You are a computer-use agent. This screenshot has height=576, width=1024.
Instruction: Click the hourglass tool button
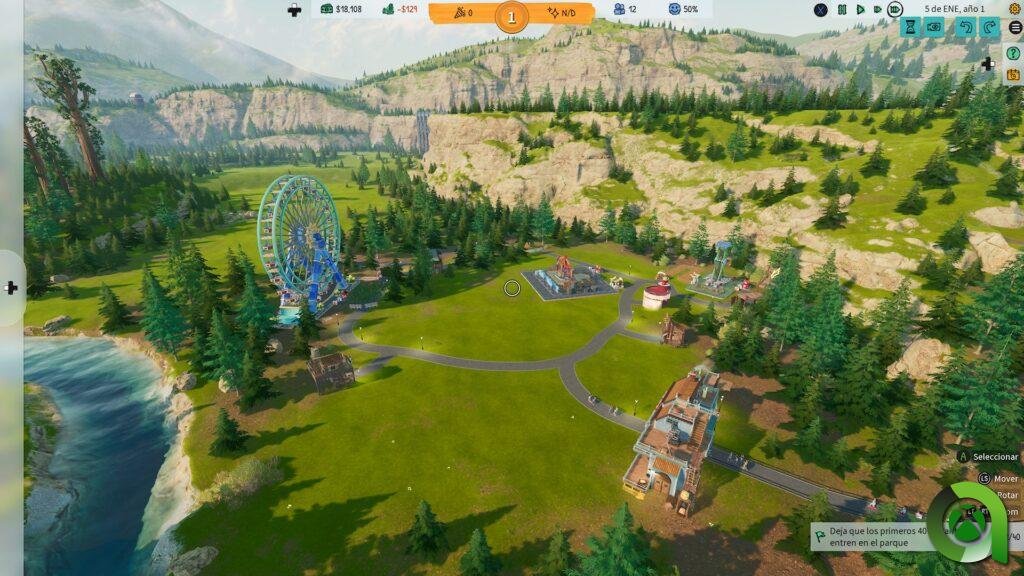click(909, 27)
